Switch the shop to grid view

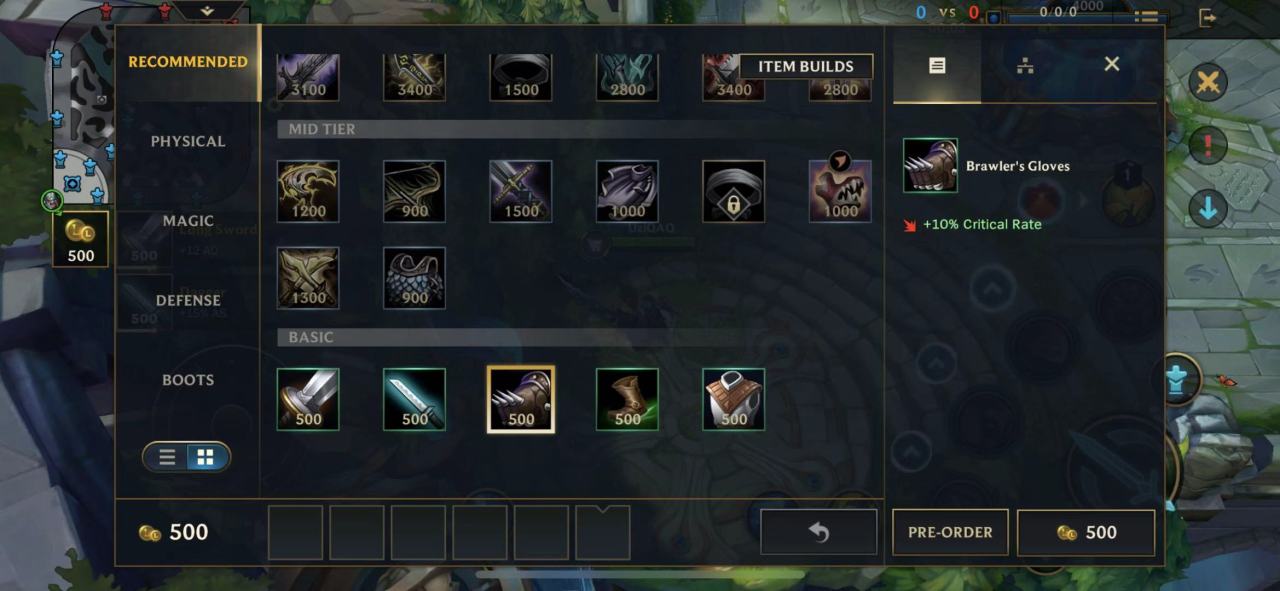pos(205,457)
